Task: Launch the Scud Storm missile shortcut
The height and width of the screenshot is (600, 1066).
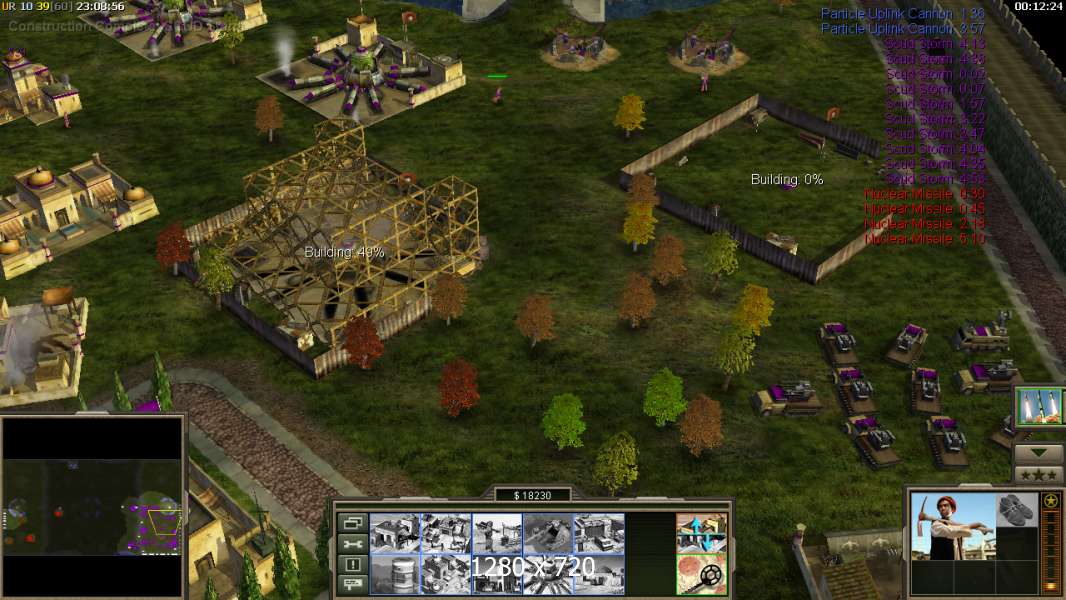Action: pyautogui.click(x=1039, y=407)
